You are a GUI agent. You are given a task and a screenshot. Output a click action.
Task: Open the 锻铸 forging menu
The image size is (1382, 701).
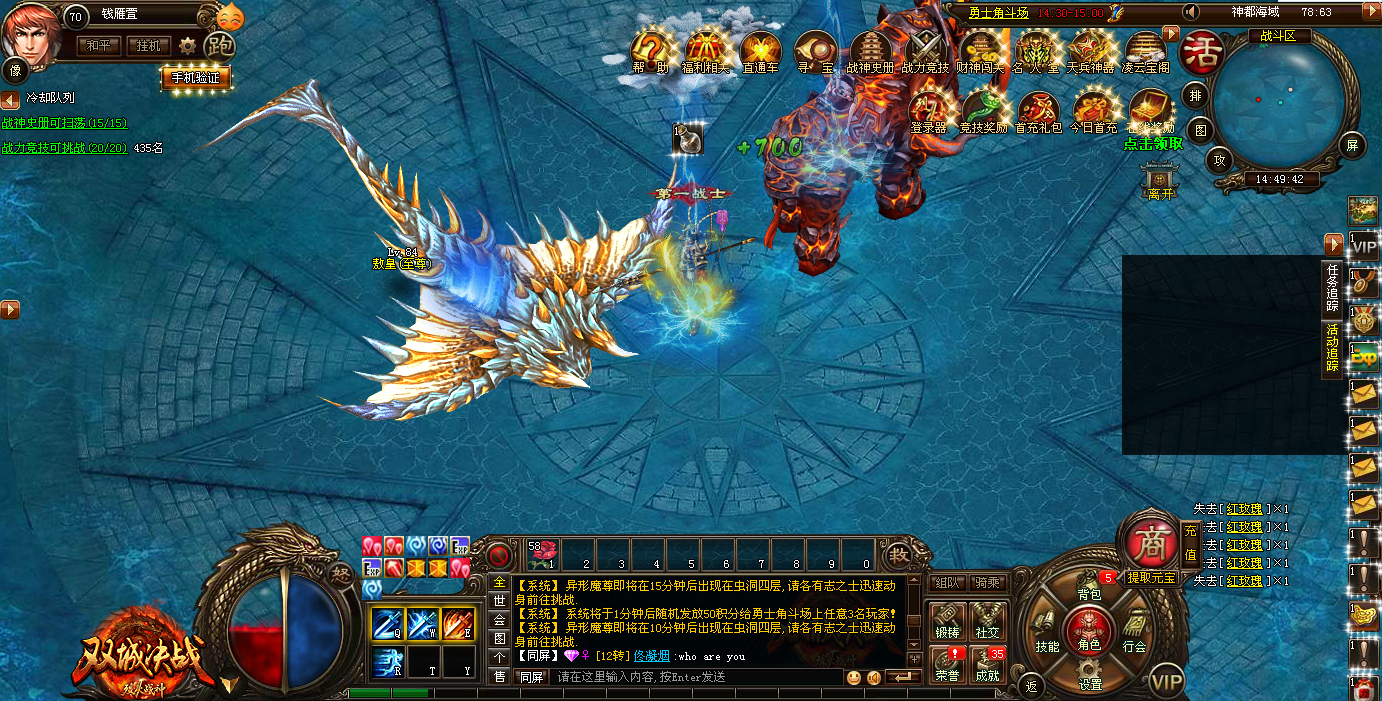coord(947,622)
